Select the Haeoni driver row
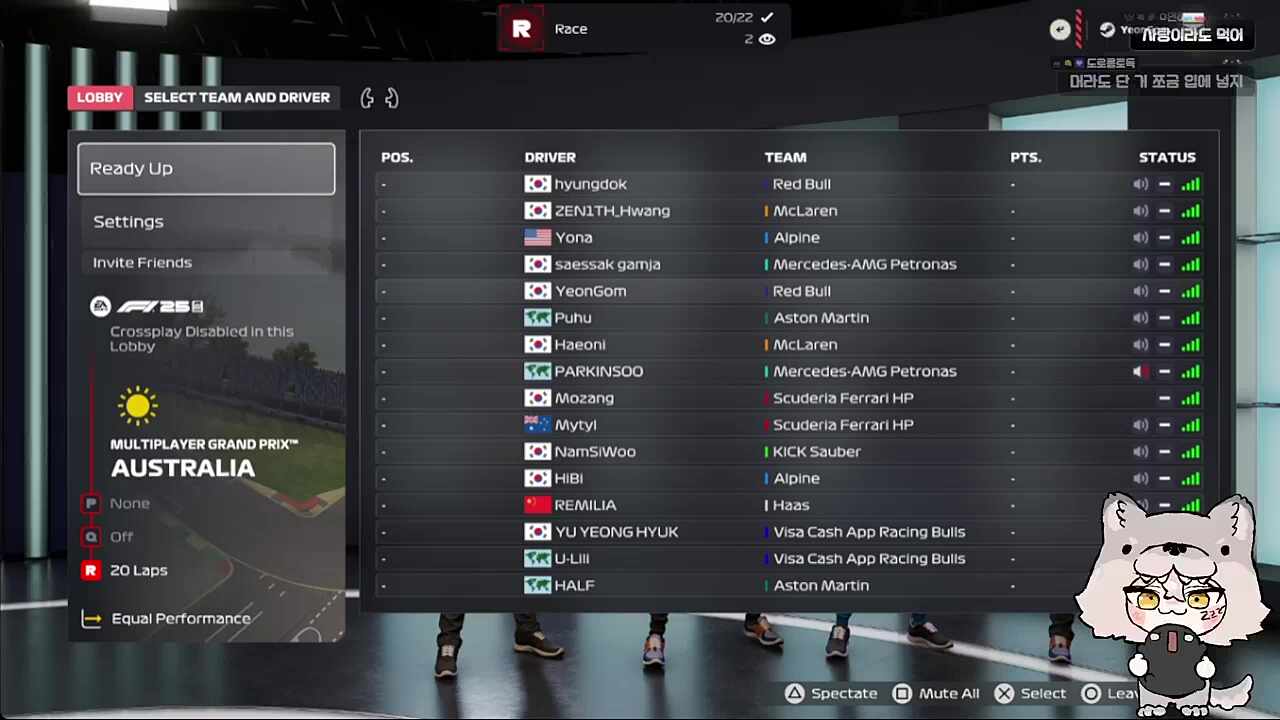This screenshot has width=1280, height=720. (x=580, y=345)
